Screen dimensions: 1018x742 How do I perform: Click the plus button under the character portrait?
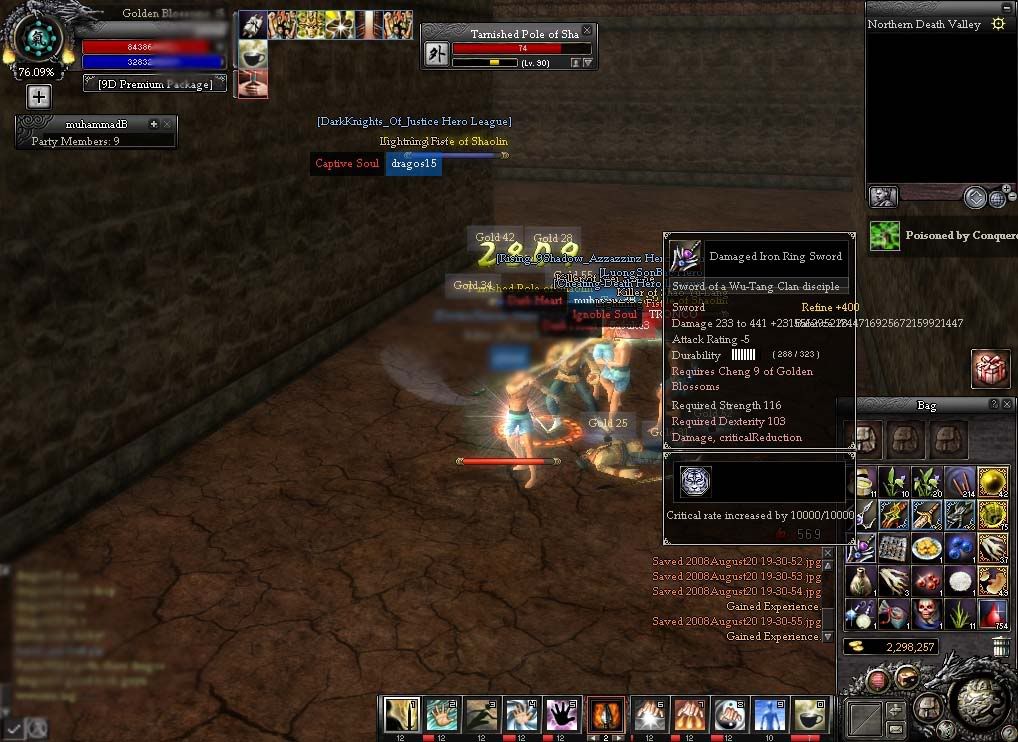(38, 97)
